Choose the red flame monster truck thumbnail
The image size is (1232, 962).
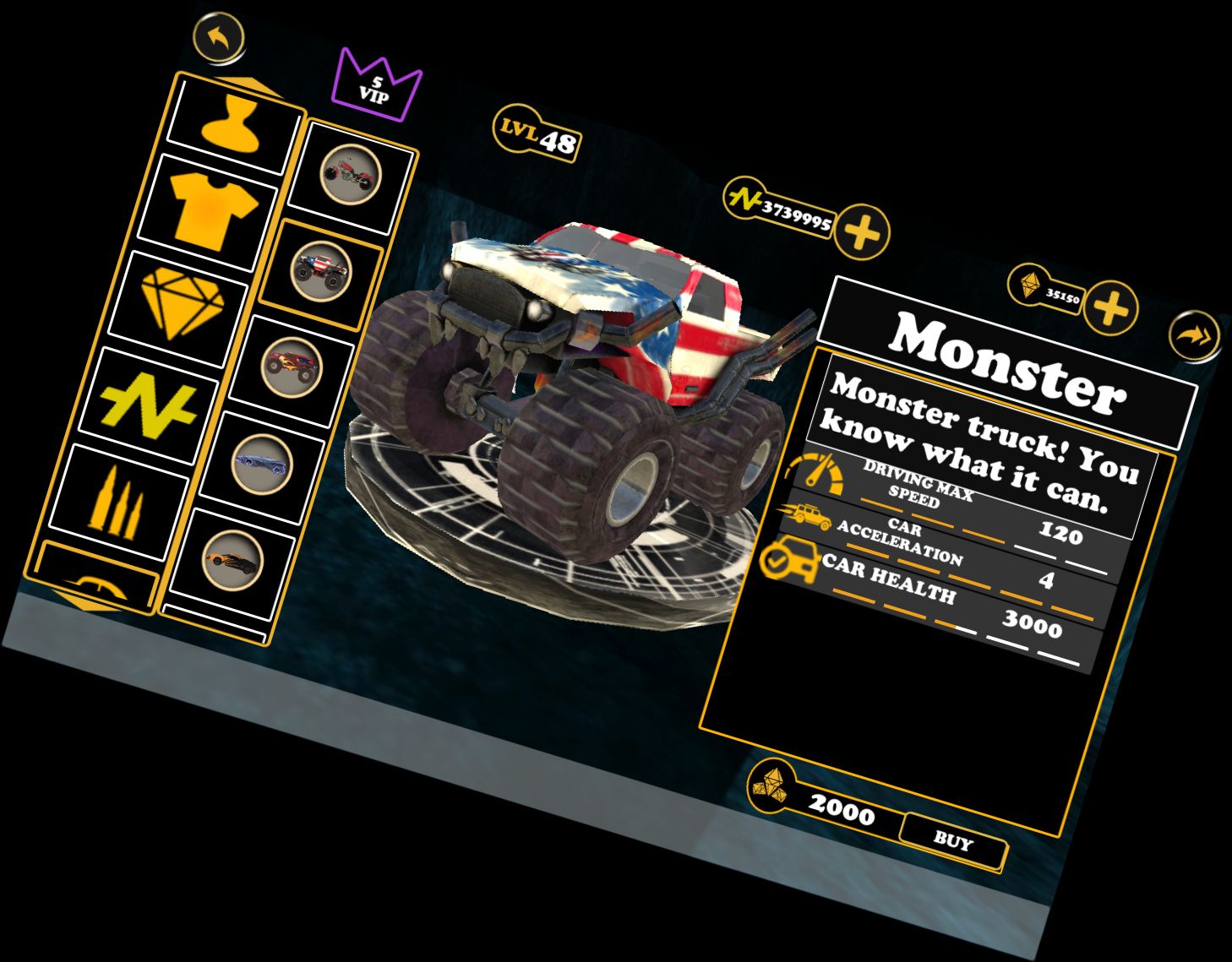pos(291,366)
